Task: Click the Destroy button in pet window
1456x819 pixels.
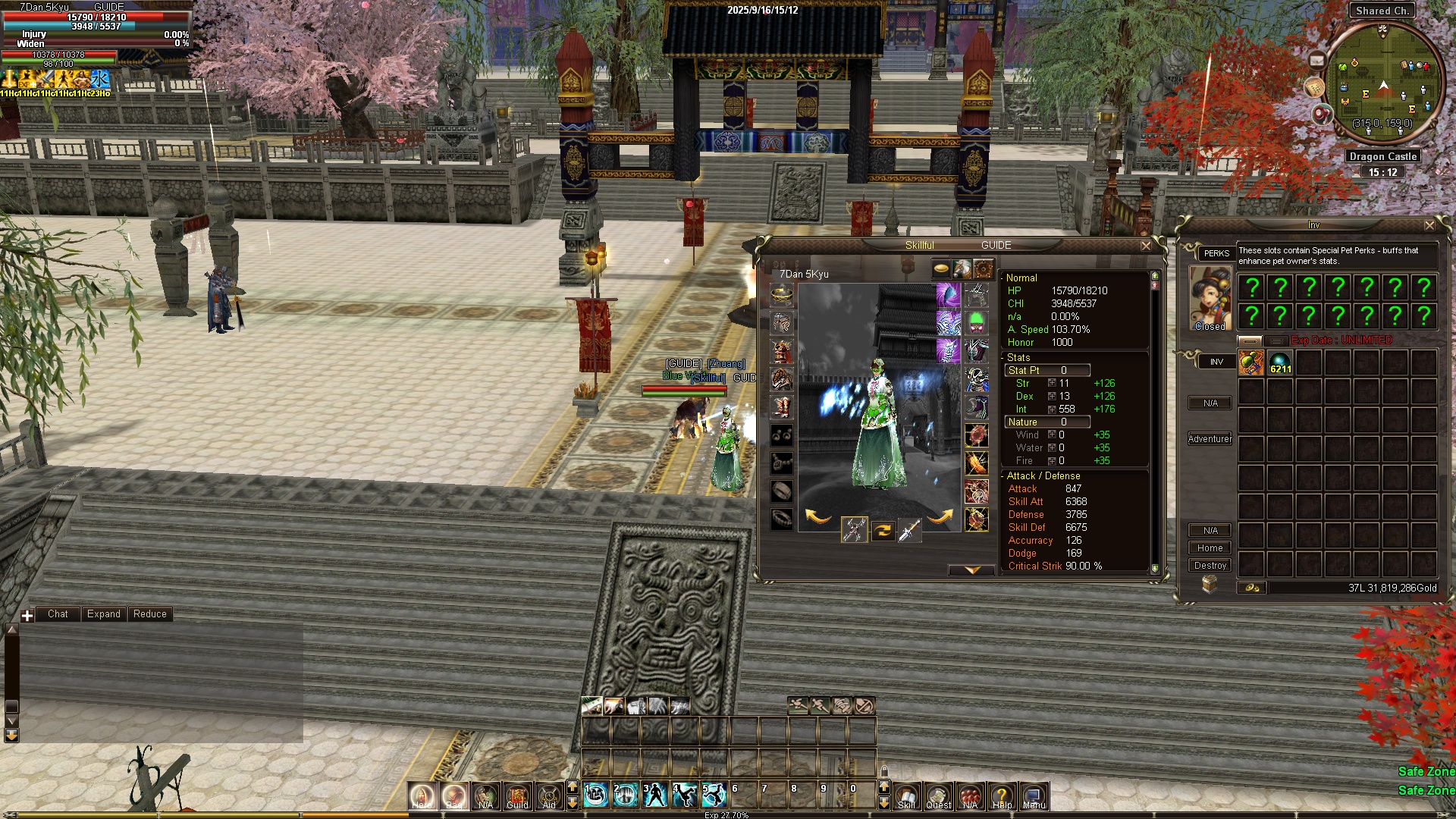Action: 1210,566
